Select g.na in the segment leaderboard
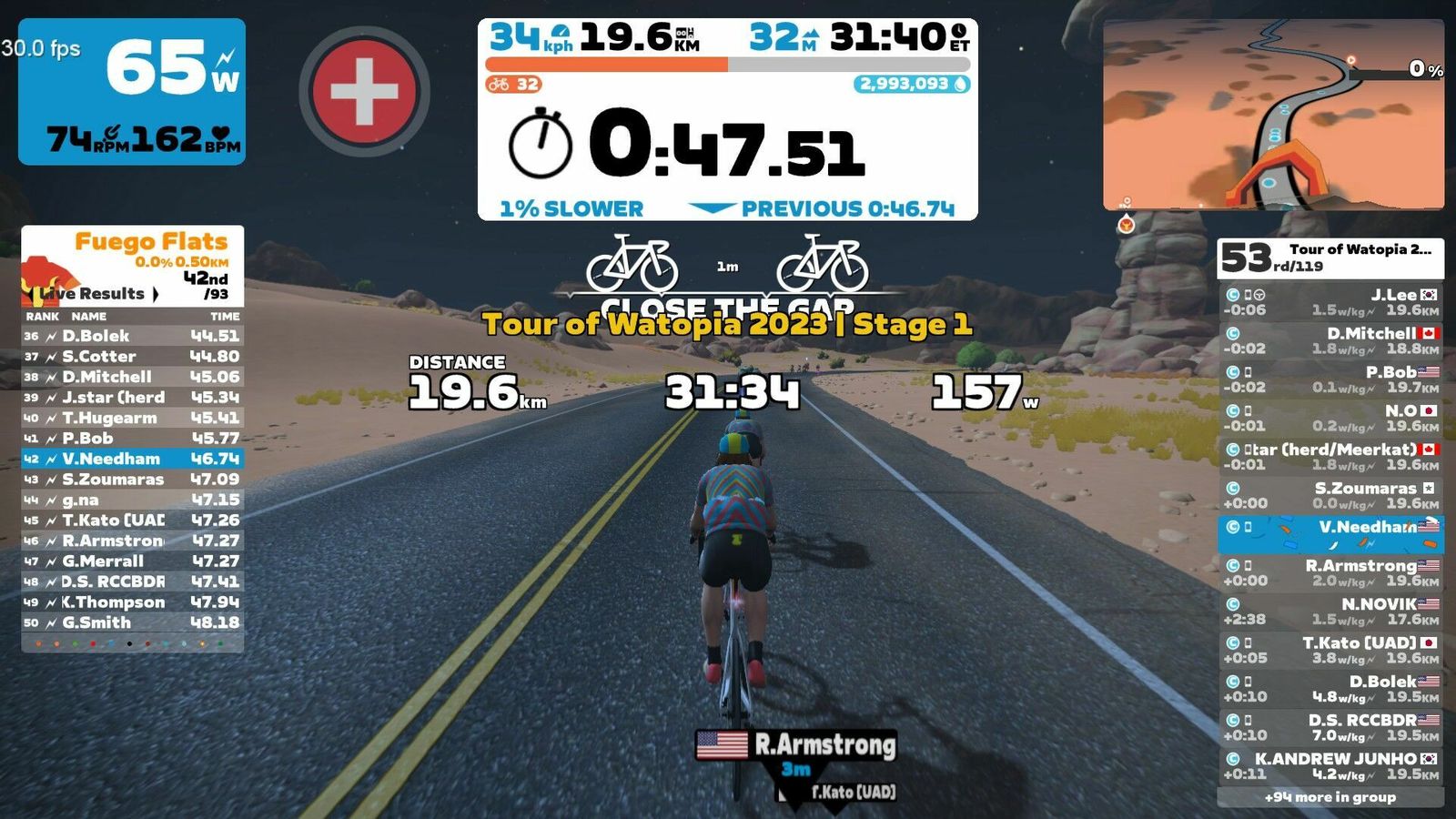This screenshot has height=819, width=1456. click(x=132, y=500)
